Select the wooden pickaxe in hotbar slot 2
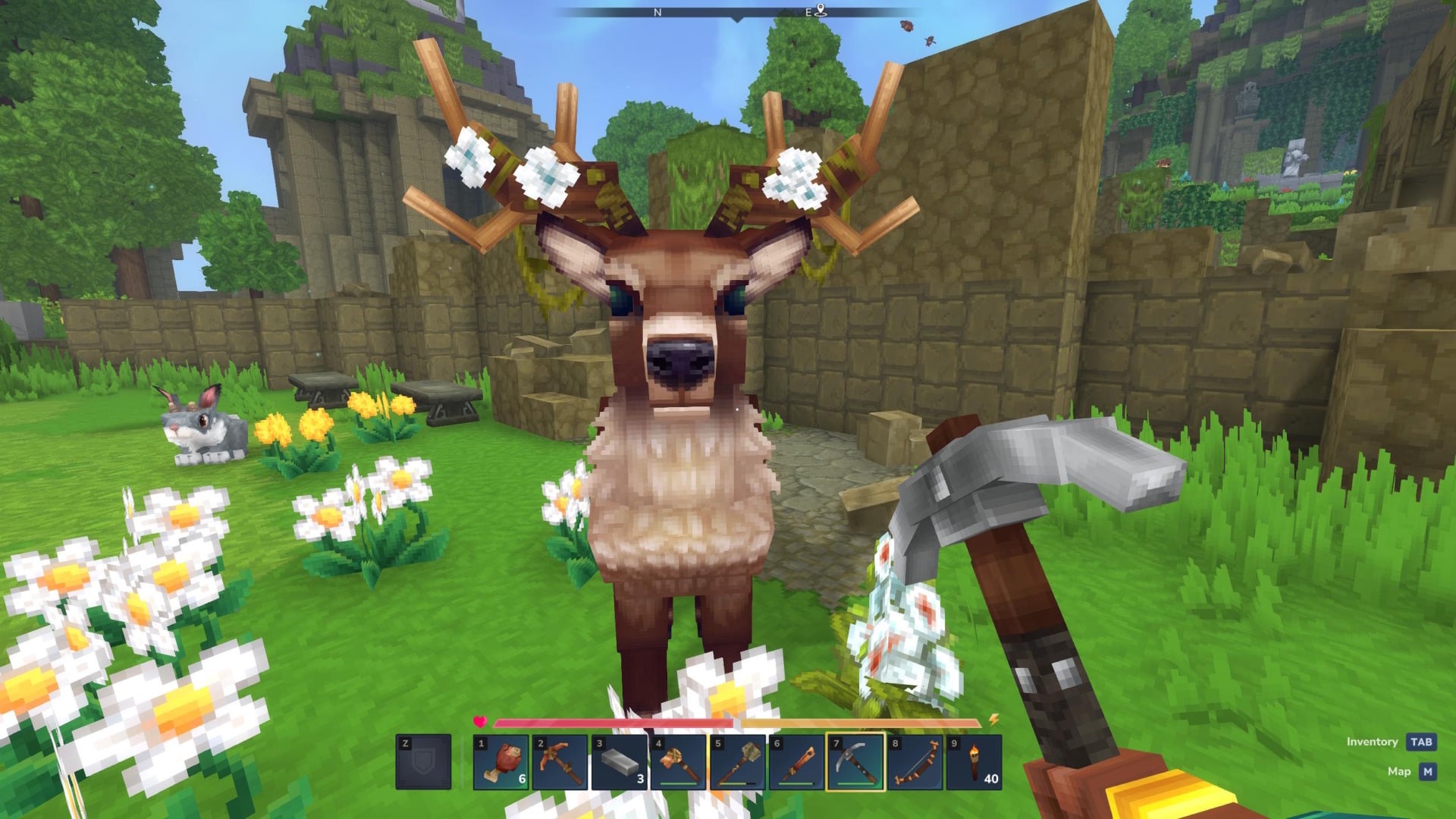Image resolution: width=1456 pixels, height=819 pixels. 559,760
